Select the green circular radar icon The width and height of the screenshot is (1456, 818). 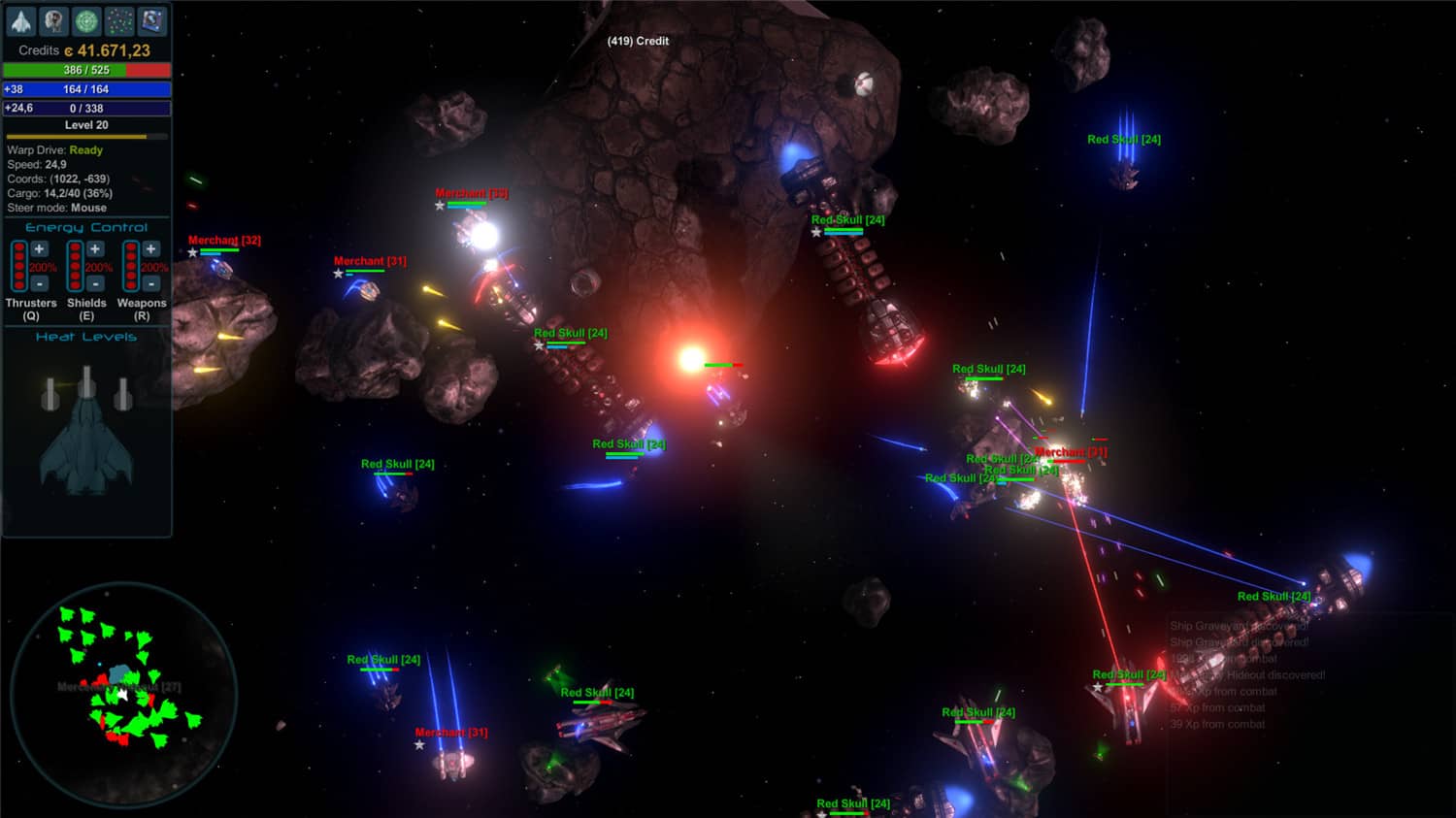86,20
